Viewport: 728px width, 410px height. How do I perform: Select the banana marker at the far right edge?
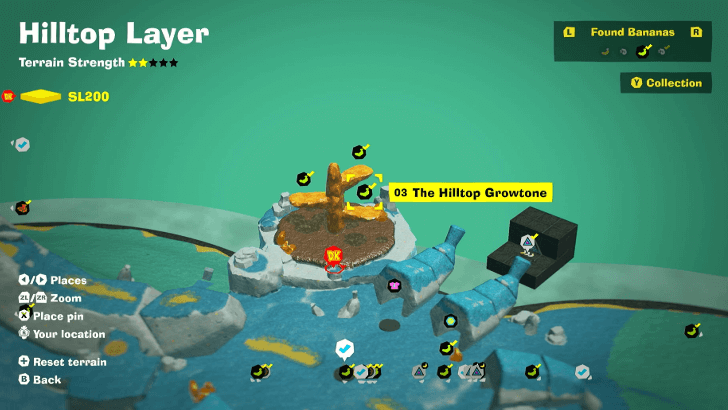(x=691, y=330)
